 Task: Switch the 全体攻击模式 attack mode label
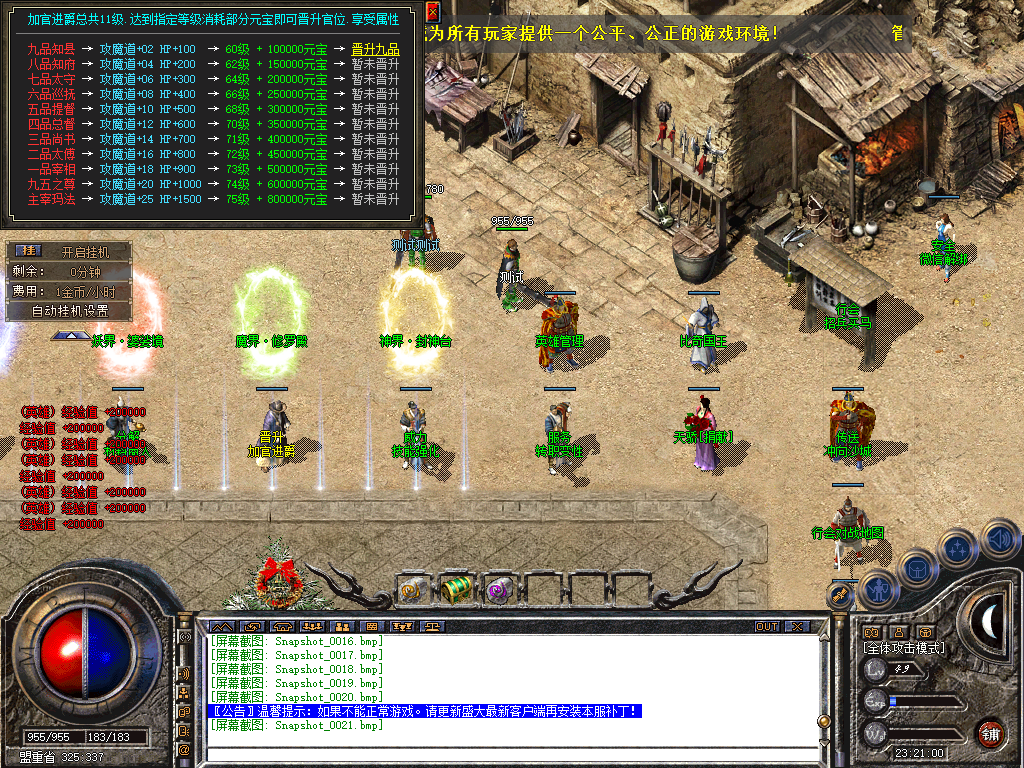click(x=904, y=648)
